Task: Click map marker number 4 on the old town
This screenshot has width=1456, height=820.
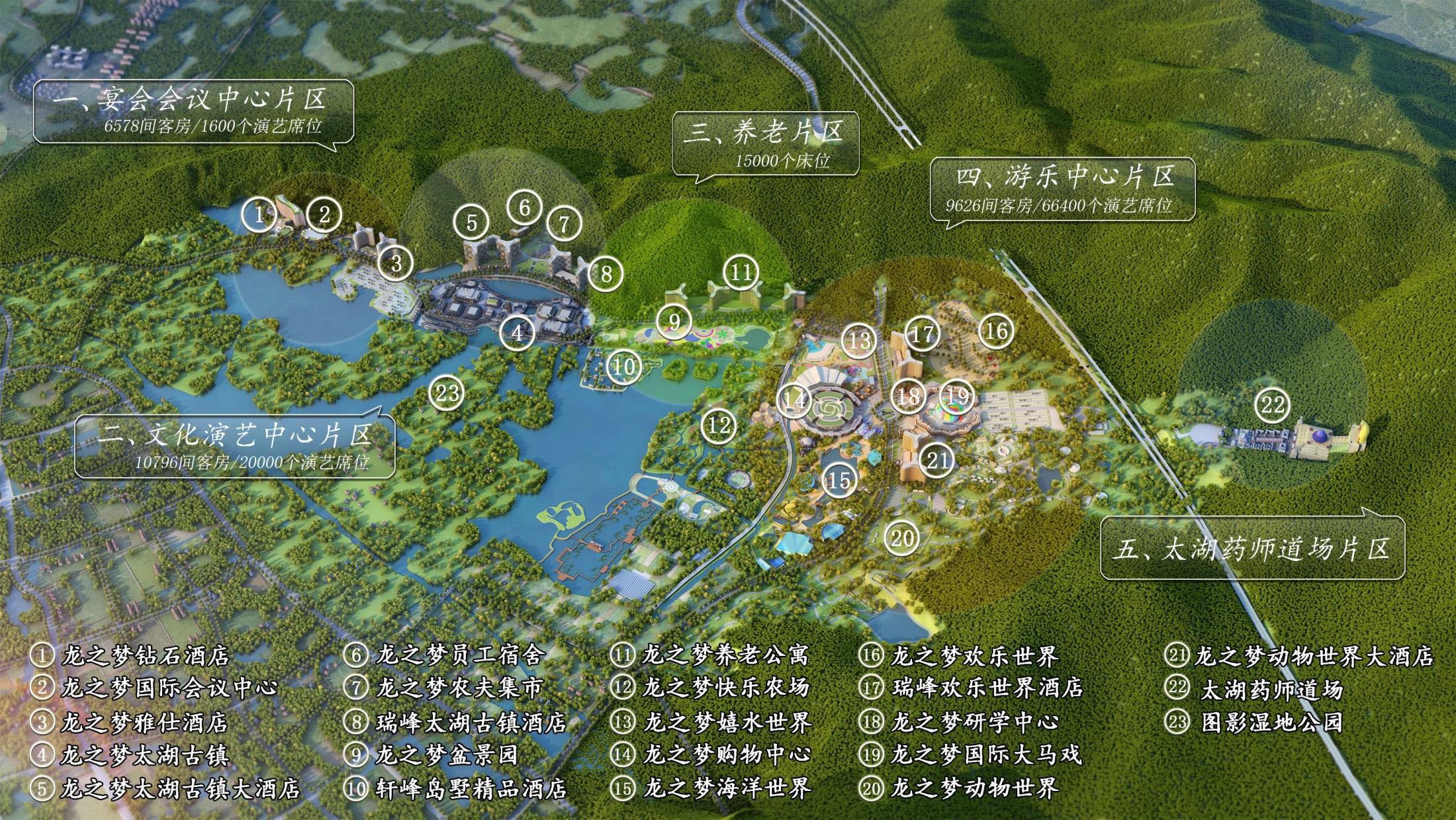Action: [518, 332]
